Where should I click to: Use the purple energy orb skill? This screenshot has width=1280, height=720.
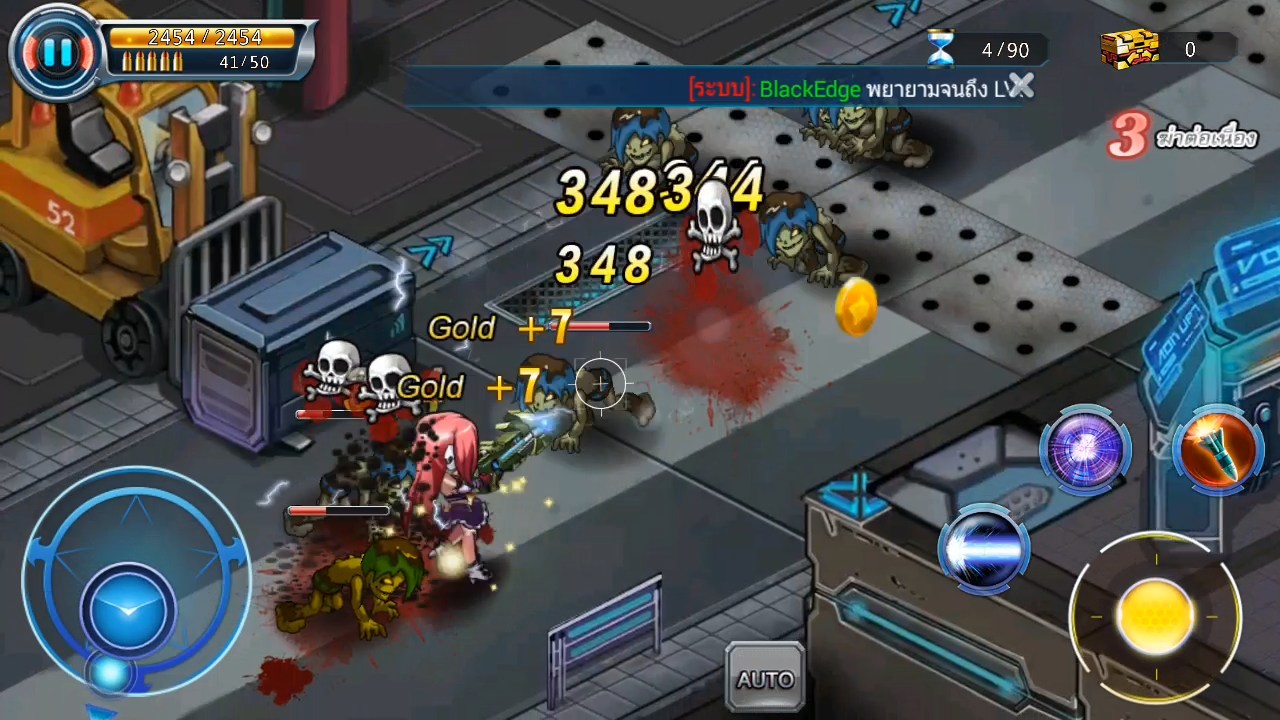(1085, 449)
